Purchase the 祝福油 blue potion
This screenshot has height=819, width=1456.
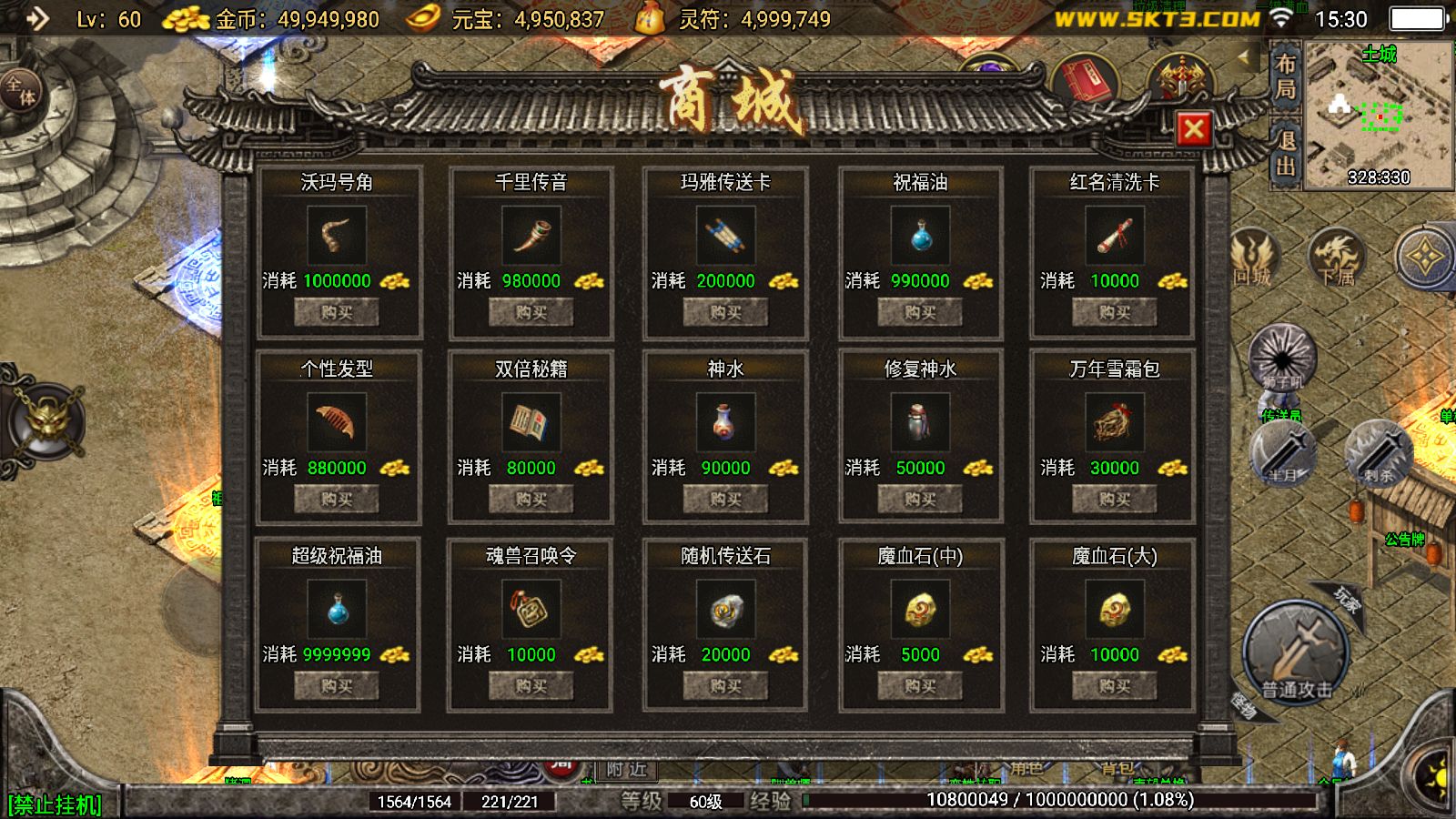coord(920,312)
